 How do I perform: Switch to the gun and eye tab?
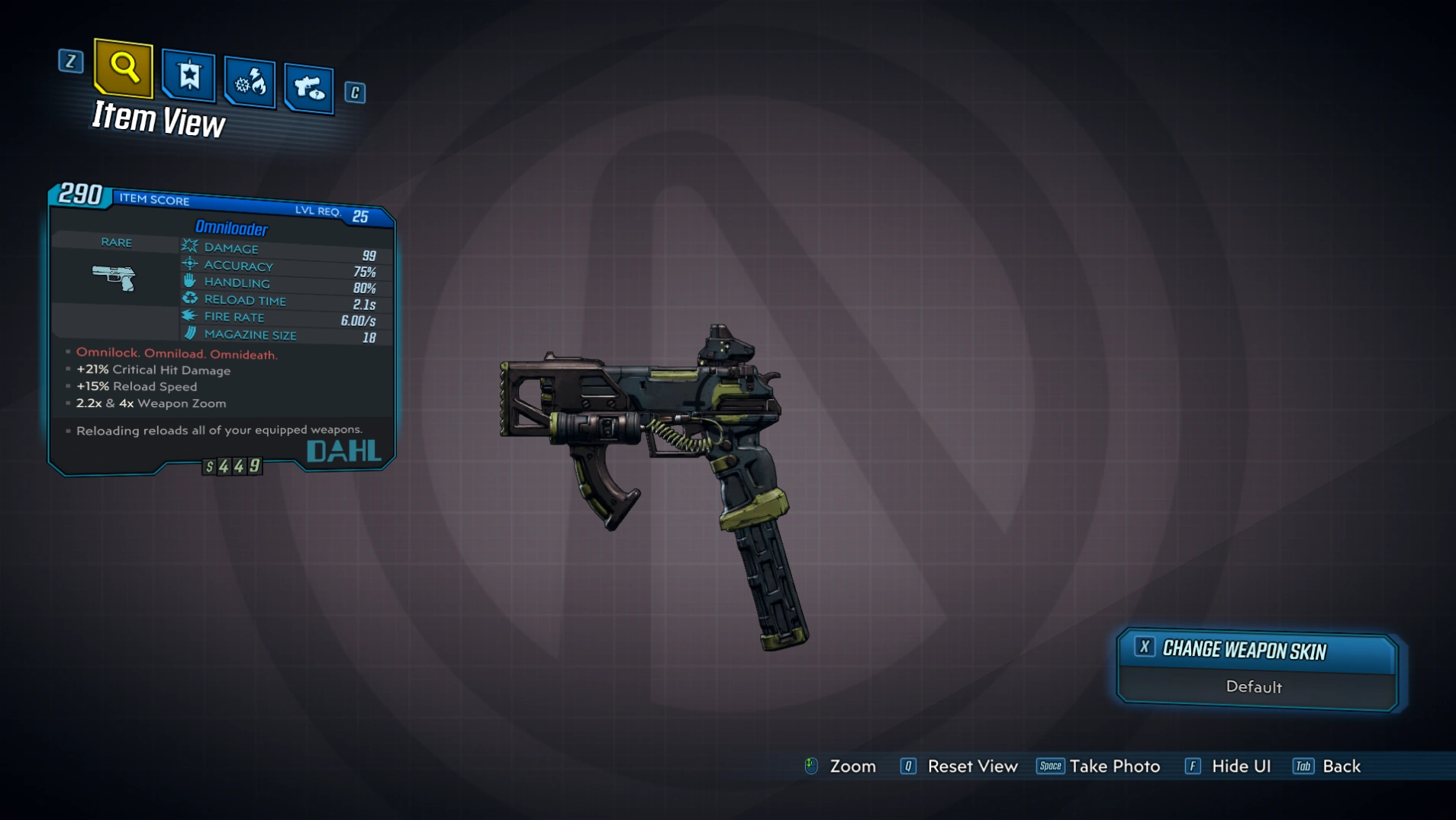click(x=309, y=89)
